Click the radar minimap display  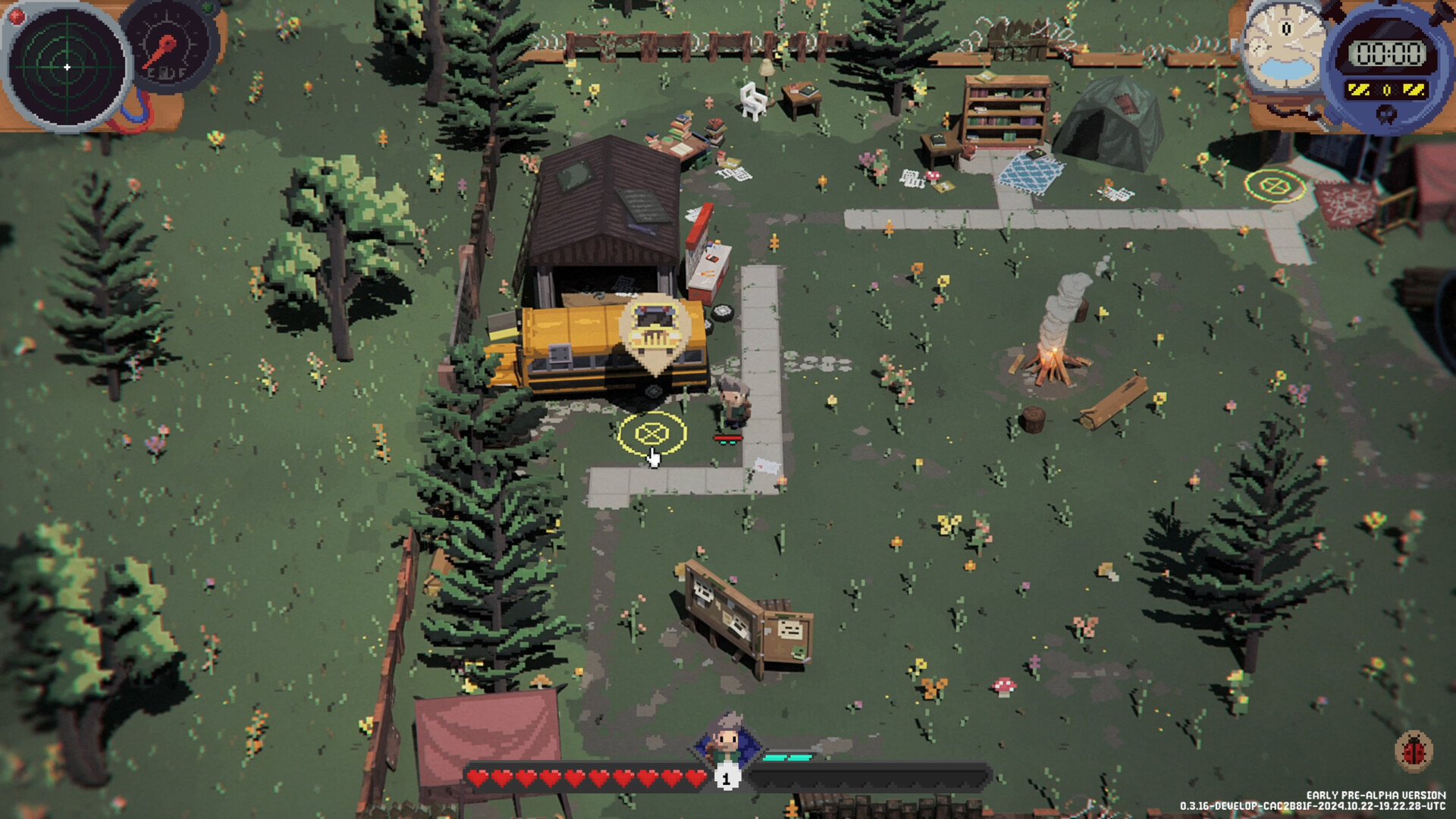(x=67, y=67)
